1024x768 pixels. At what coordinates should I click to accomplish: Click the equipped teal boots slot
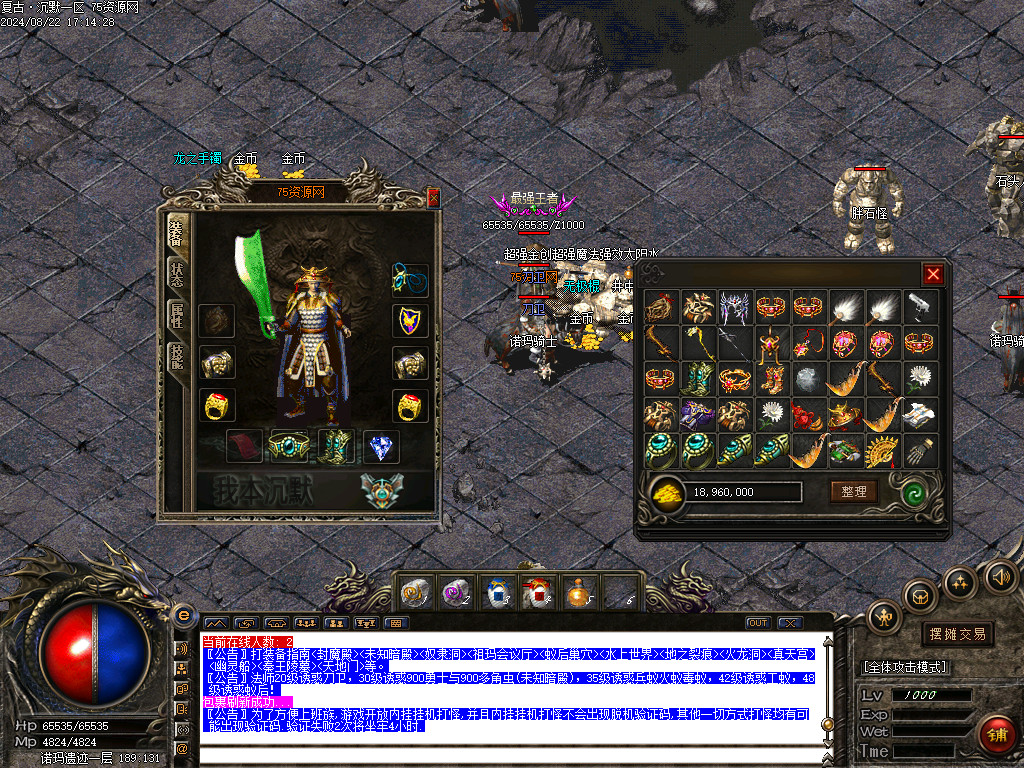[336, 446]
